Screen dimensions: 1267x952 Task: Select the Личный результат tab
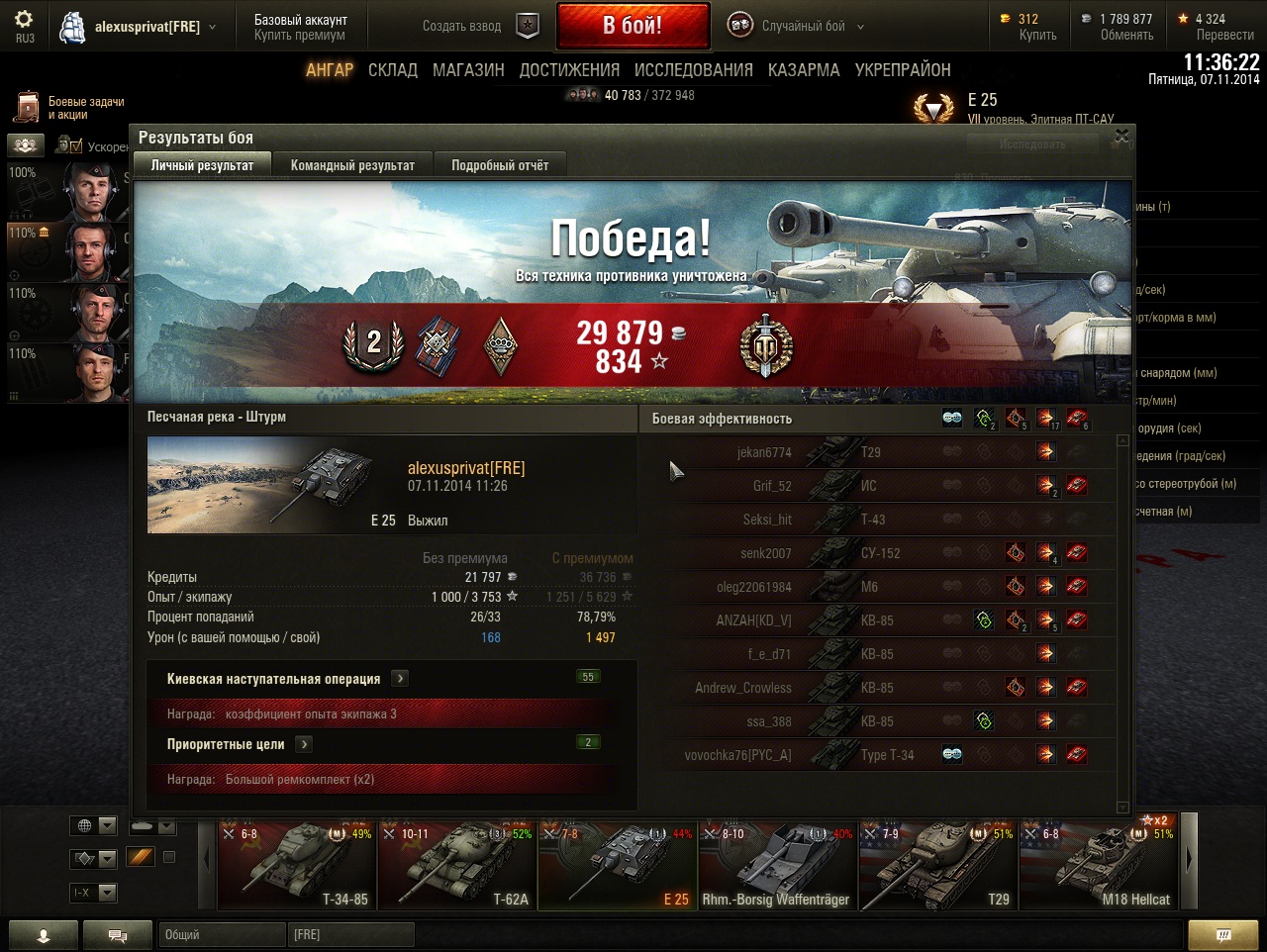tap(202, 165)
